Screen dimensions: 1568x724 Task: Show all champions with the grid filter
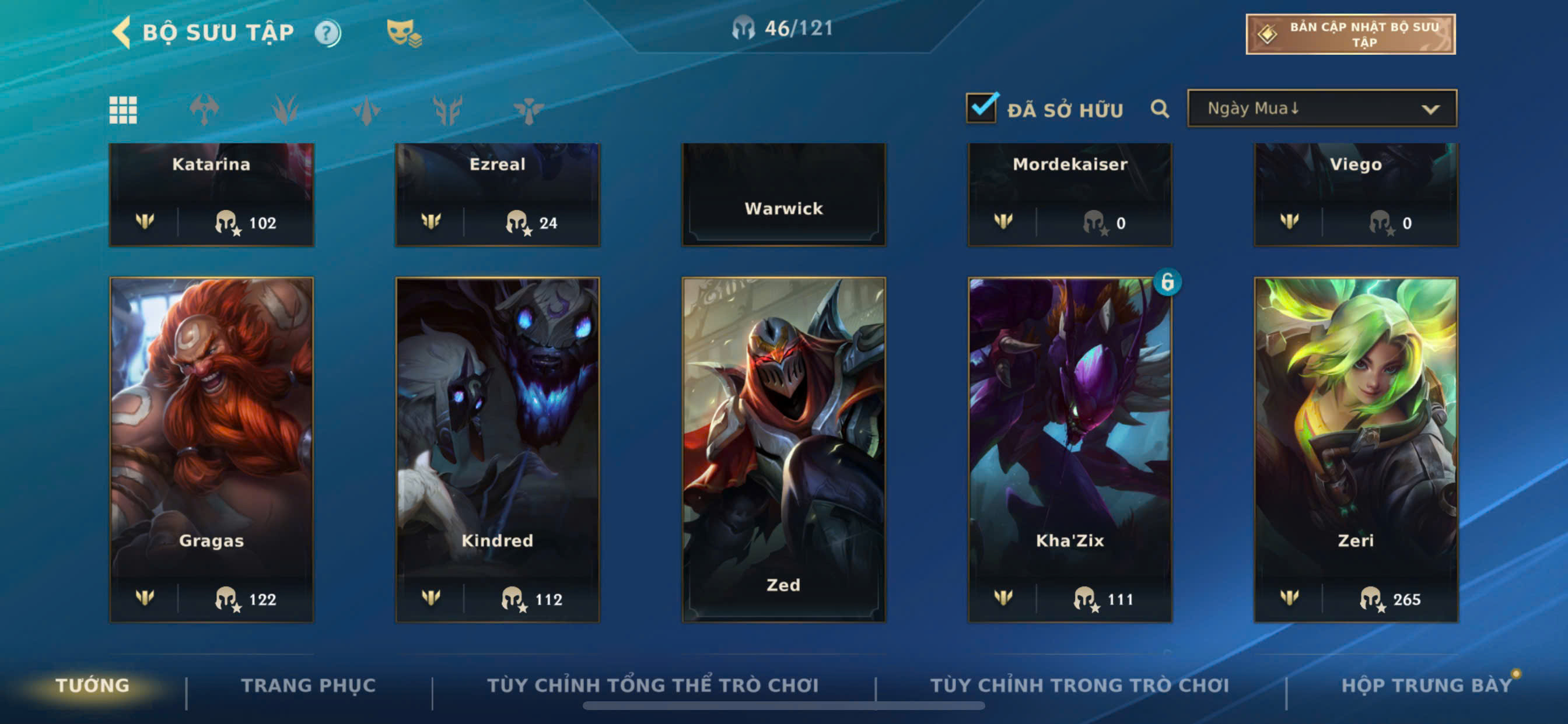tap(123, 110)
